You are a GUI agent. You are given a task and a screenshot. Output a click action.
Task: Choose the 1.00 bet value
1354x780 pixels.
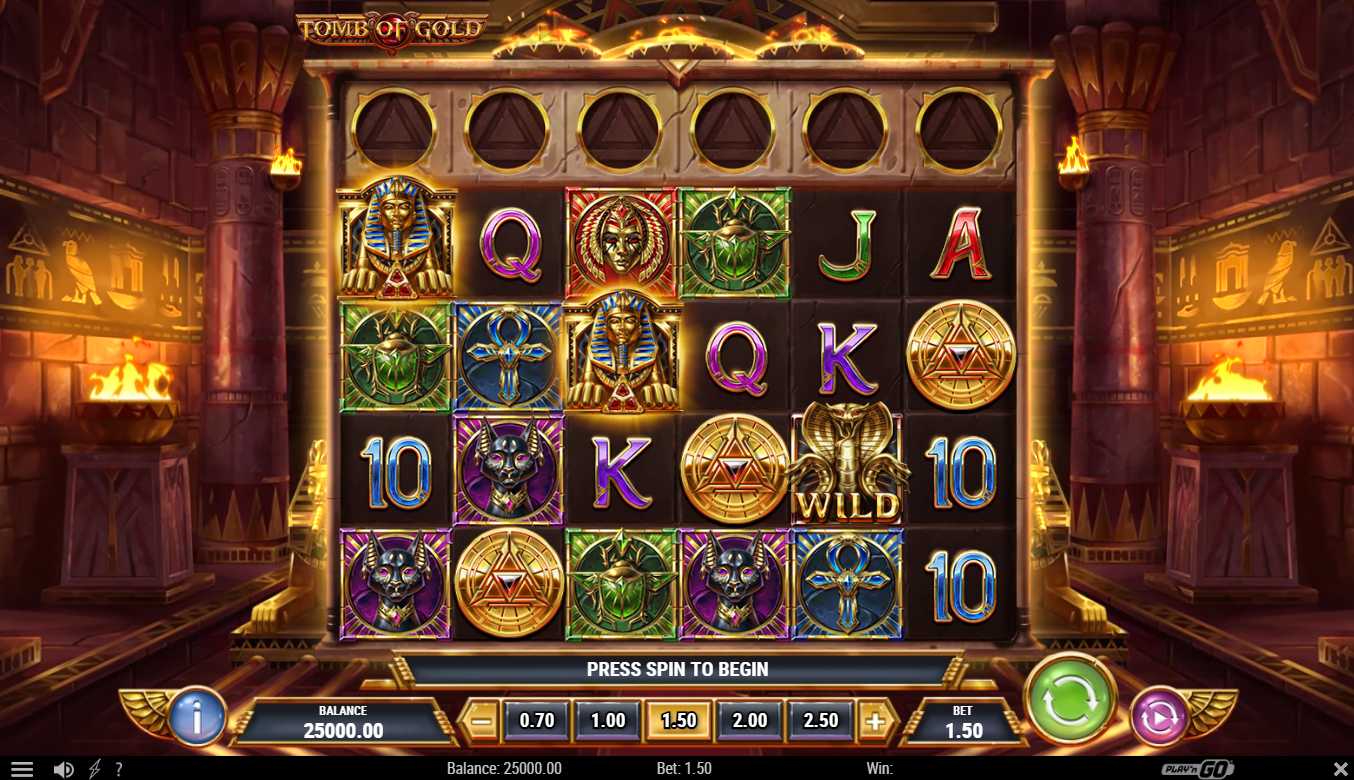click(608, 721)
